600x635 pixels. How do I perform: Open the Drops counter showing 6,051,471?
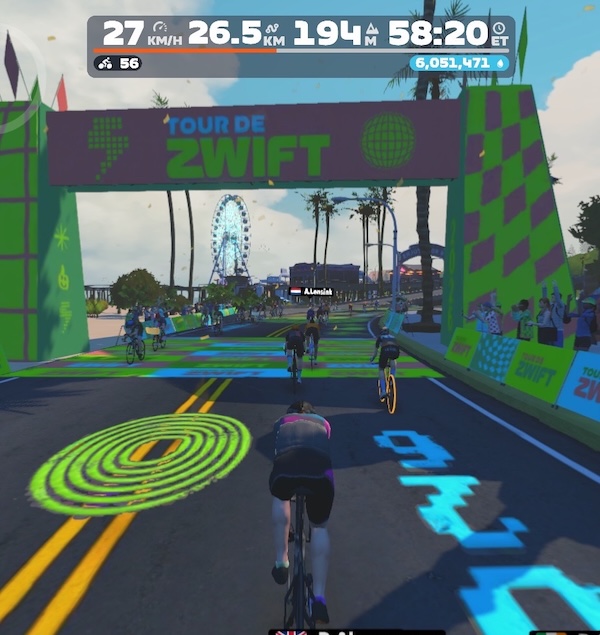(x=460, y=63)
